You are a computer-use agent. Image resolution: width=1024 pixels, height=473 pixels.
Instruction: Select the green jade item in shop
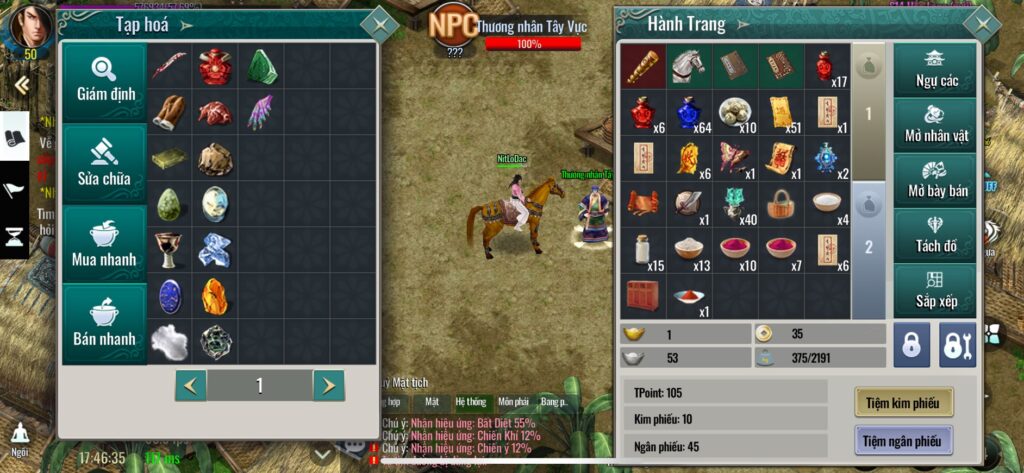[262, 66]
